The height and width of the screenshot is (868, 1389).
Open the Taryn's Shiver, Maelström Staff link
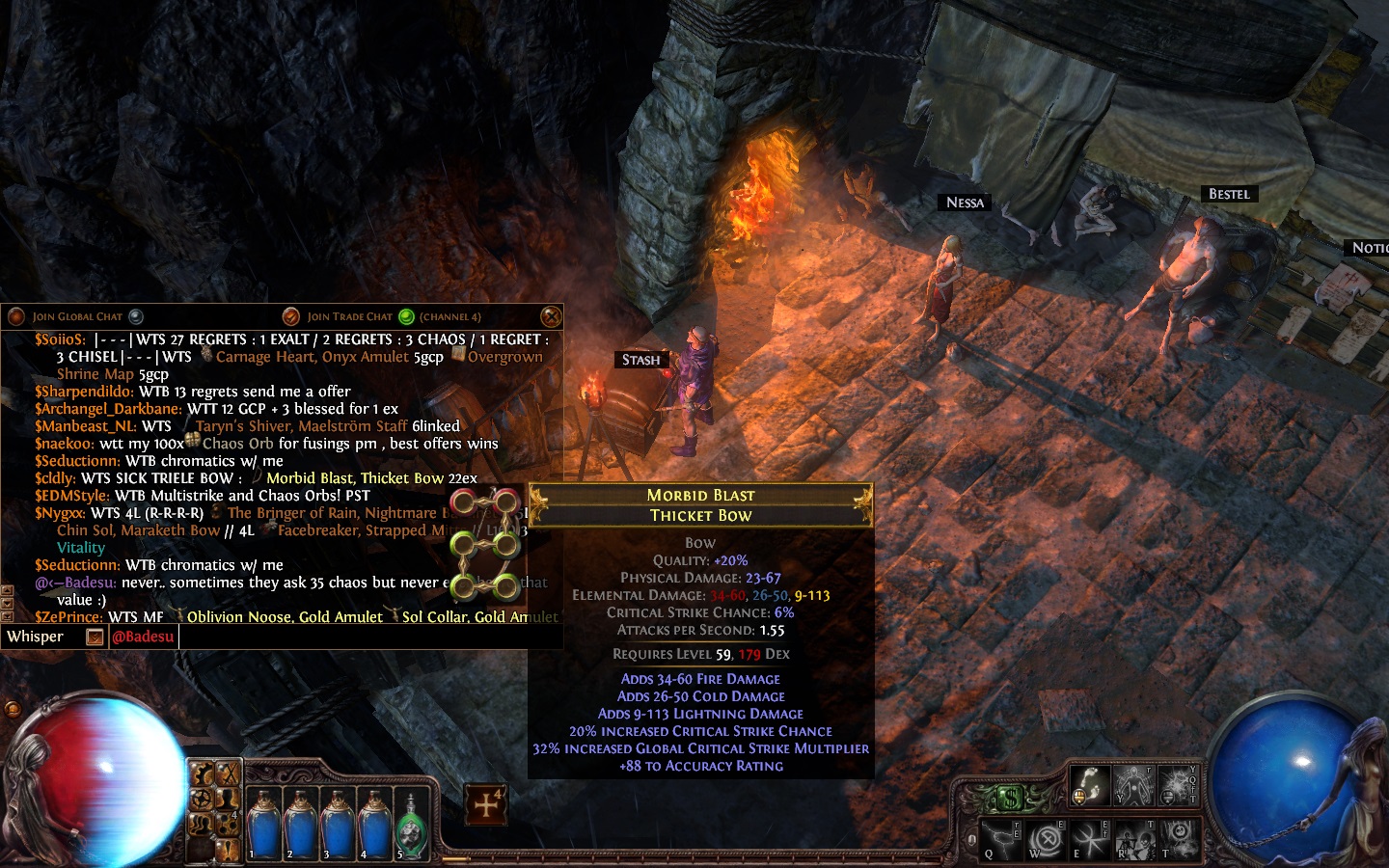[301, 426]
